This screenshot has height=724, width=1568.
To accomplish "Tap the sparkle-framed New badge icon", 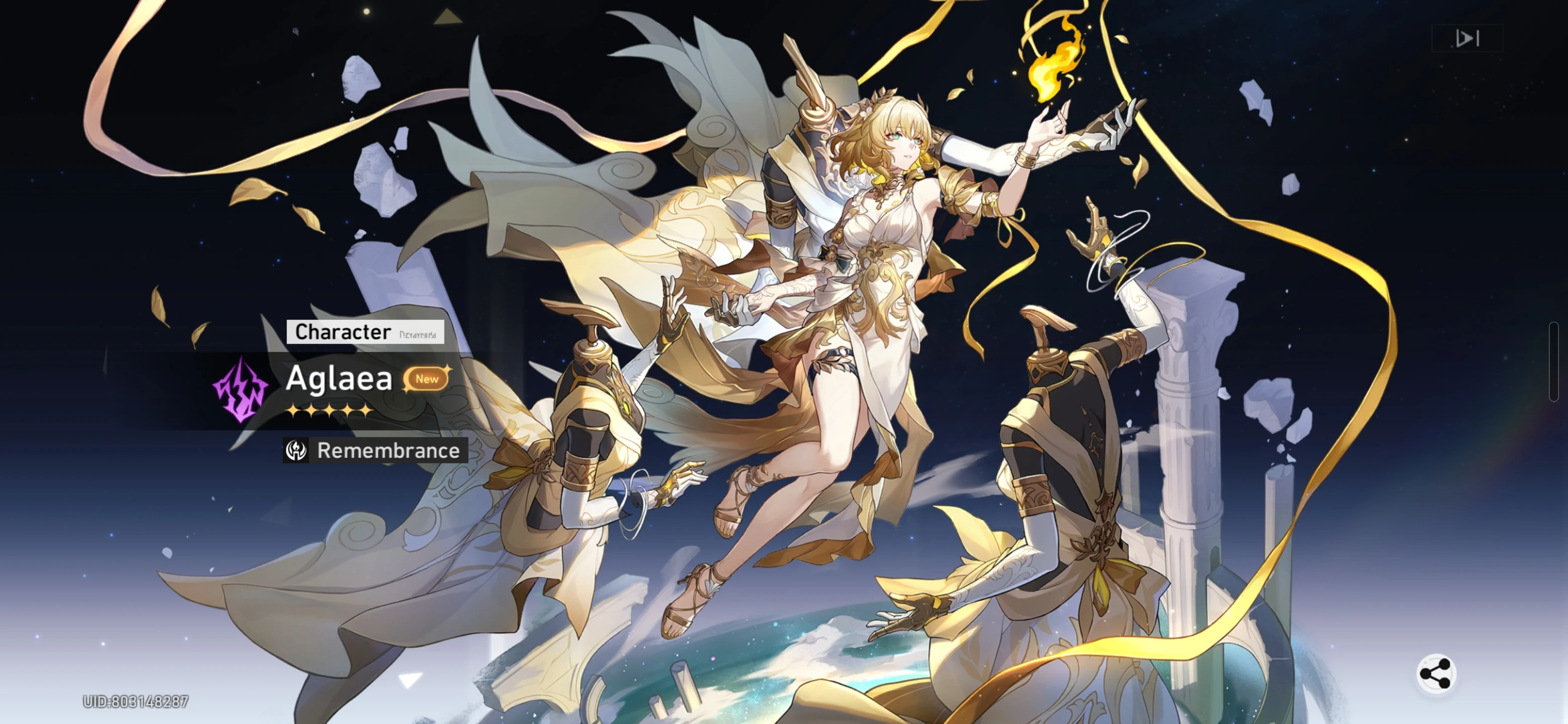I will coord(427,380).
